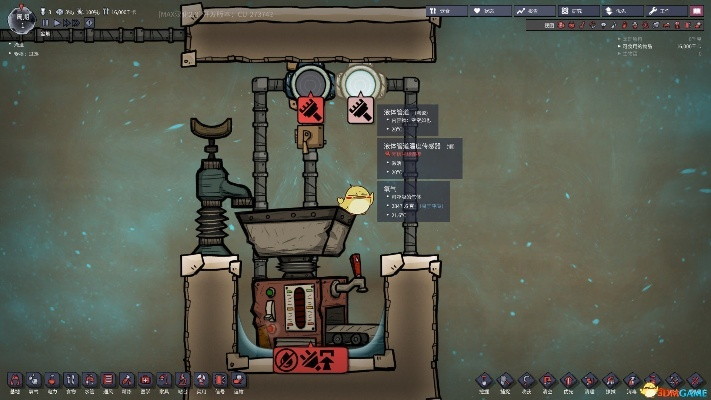
Task: Set game speed to normal play
Action: (x=56, y=22)
